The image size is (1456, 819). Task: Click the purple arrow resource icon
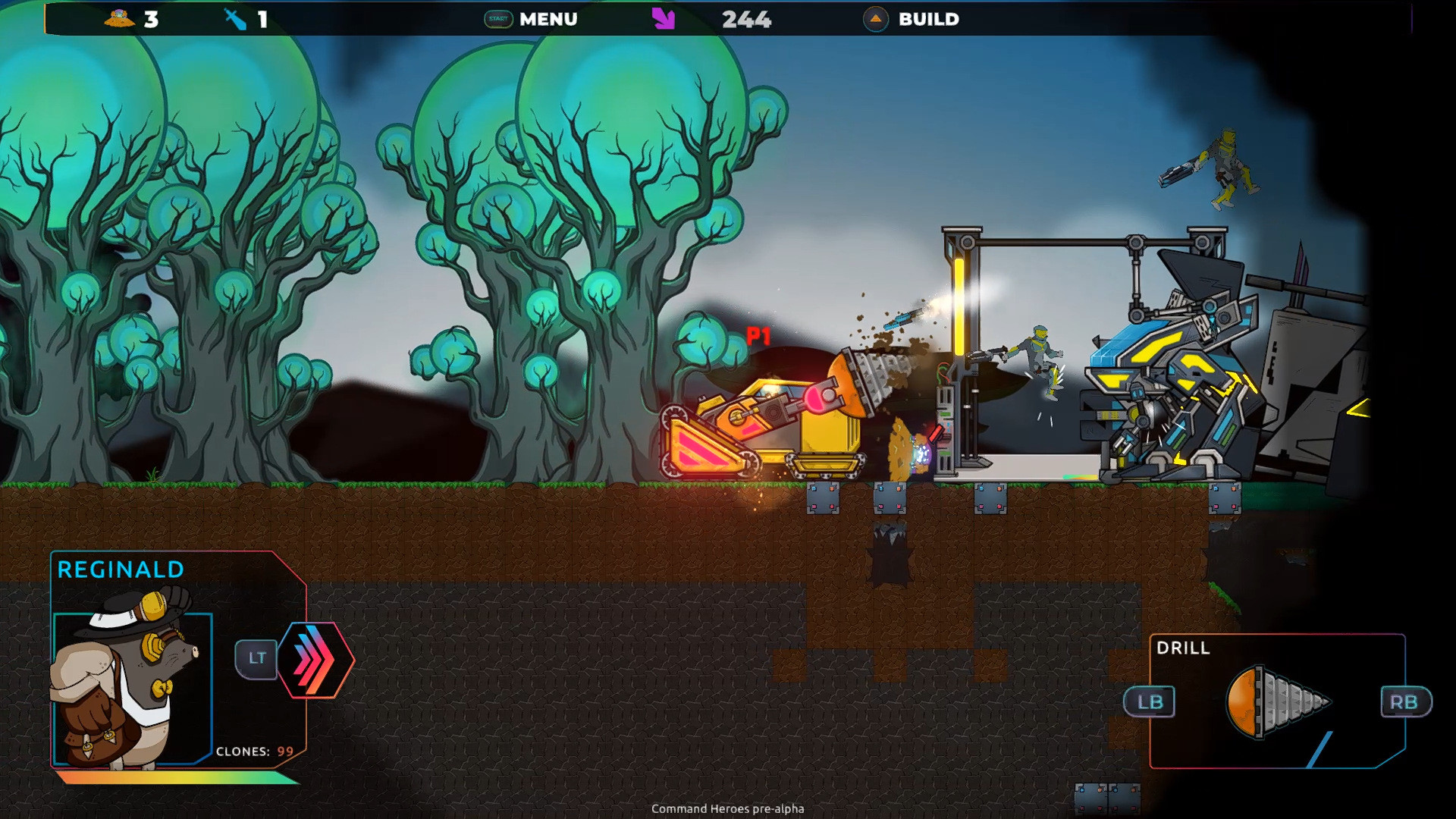[x=662, y=20]
